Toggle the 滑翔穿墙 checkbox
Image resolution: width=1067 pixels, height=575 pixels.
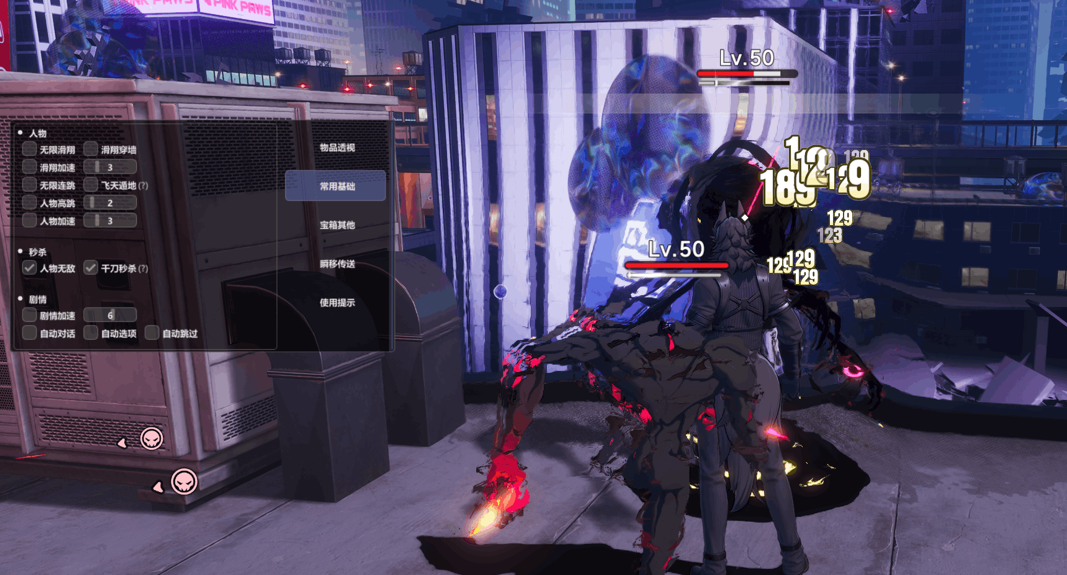pos(91,150)
